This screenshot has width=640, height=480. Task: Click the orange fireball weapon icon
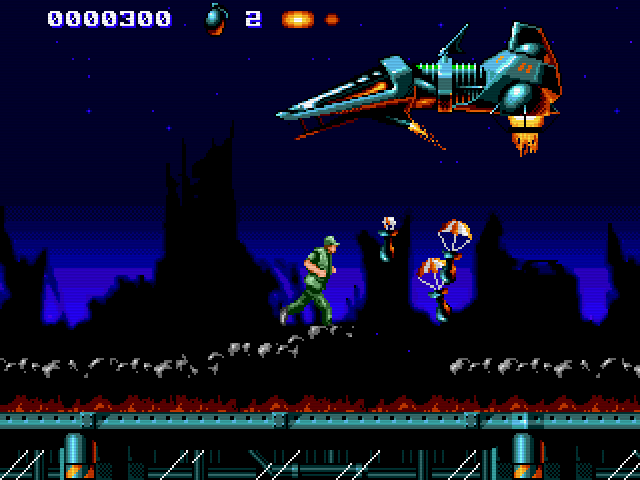[x=298, y=19]
